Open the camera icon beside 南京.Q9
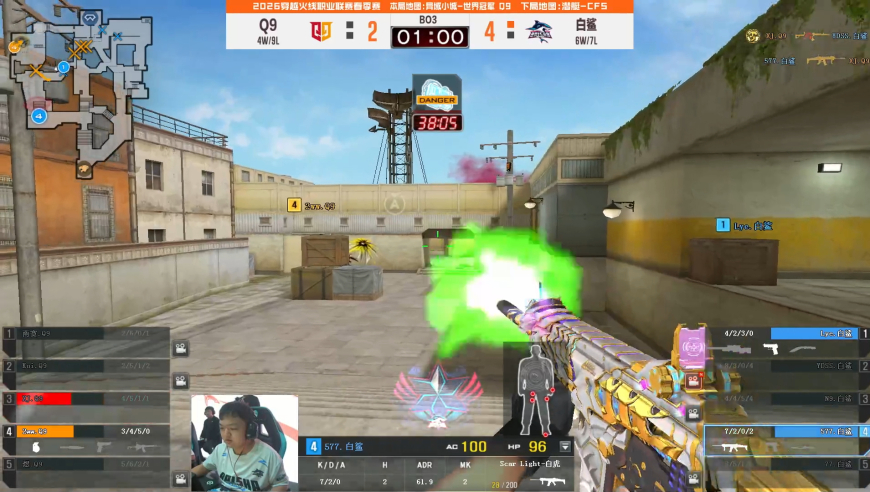 pyautogui.click(x=181, y=349)
